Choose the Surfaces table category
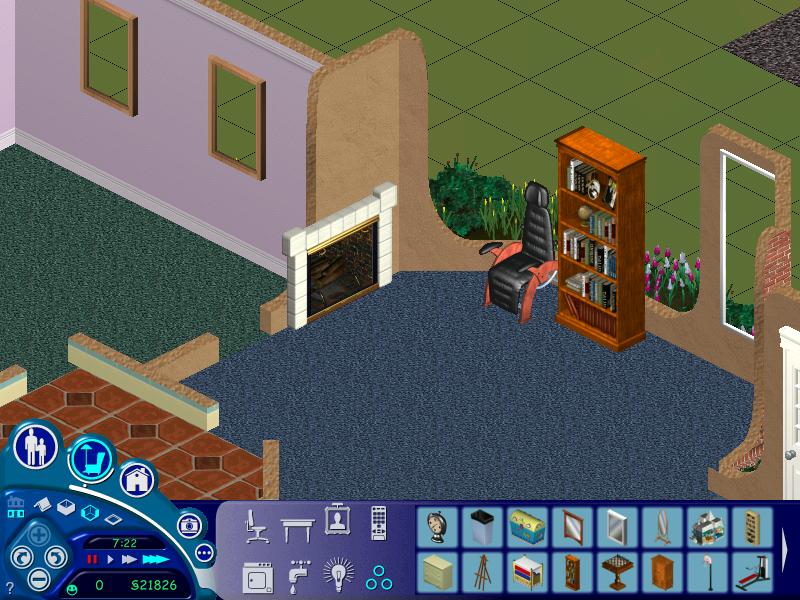 point(297,524)
